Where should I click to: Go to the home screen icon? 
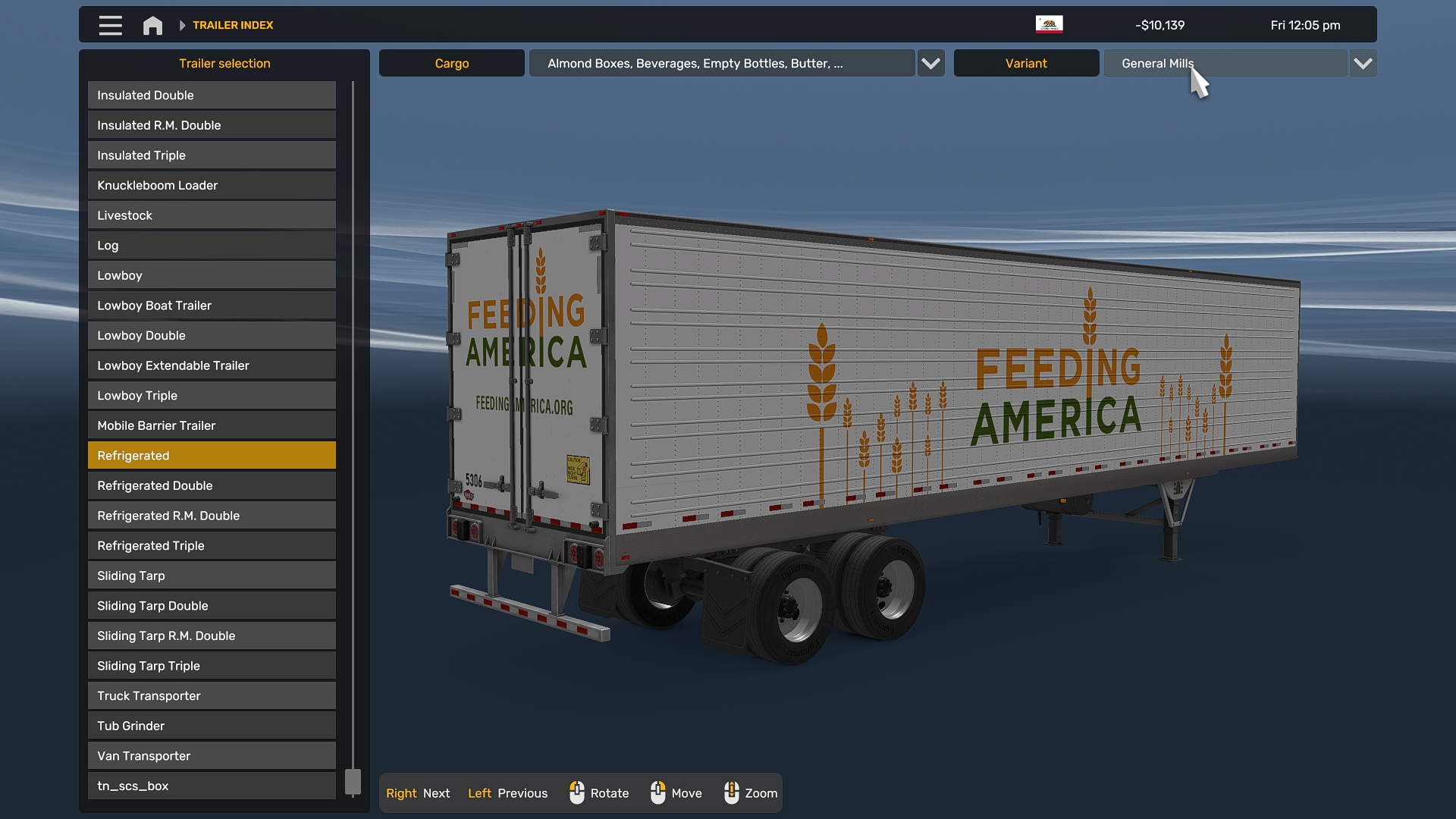tap(152, 26)
